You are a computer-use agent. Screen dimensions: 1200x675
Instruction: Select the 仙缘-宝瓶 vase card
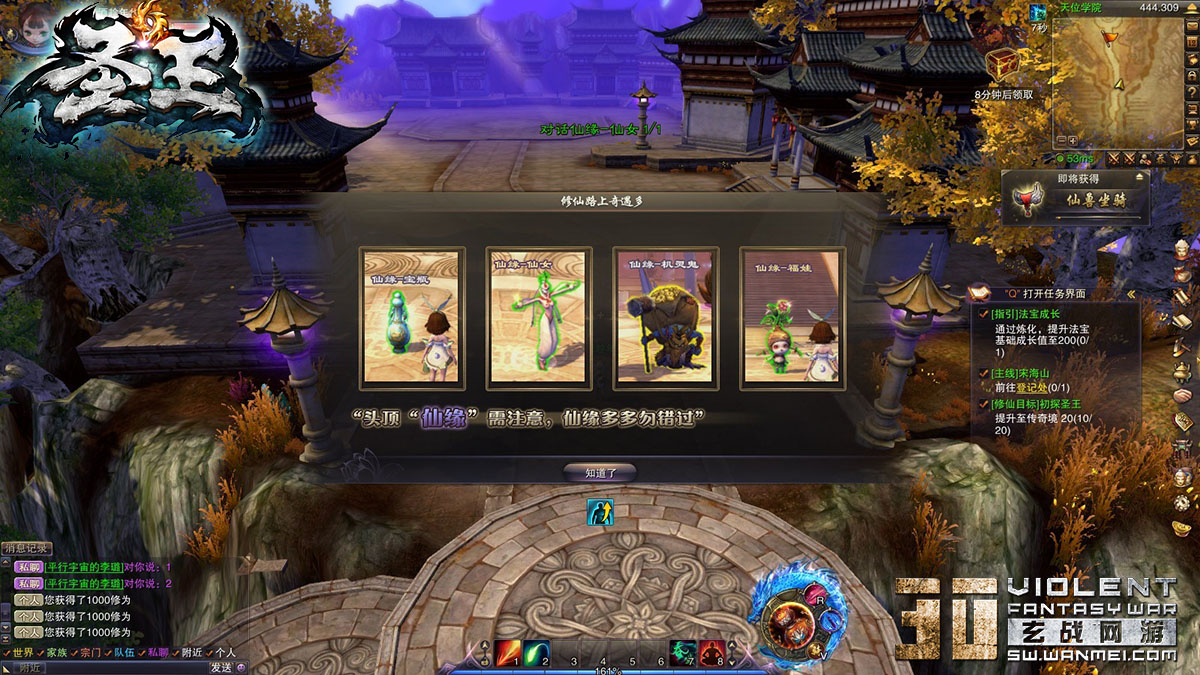[412, 318]
